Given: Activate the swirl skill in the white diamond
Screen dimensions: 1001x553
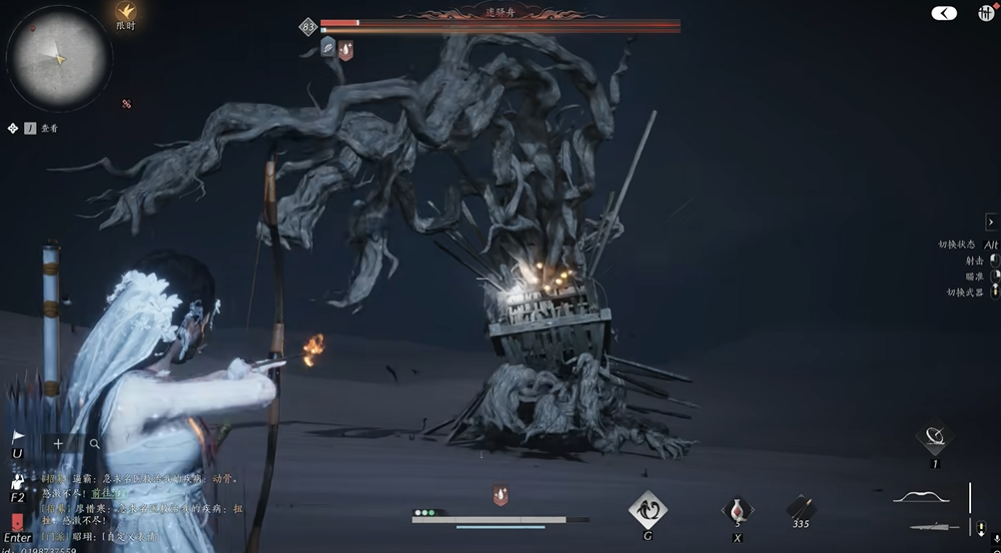Looking at the screenshot, I should point(648,509).
